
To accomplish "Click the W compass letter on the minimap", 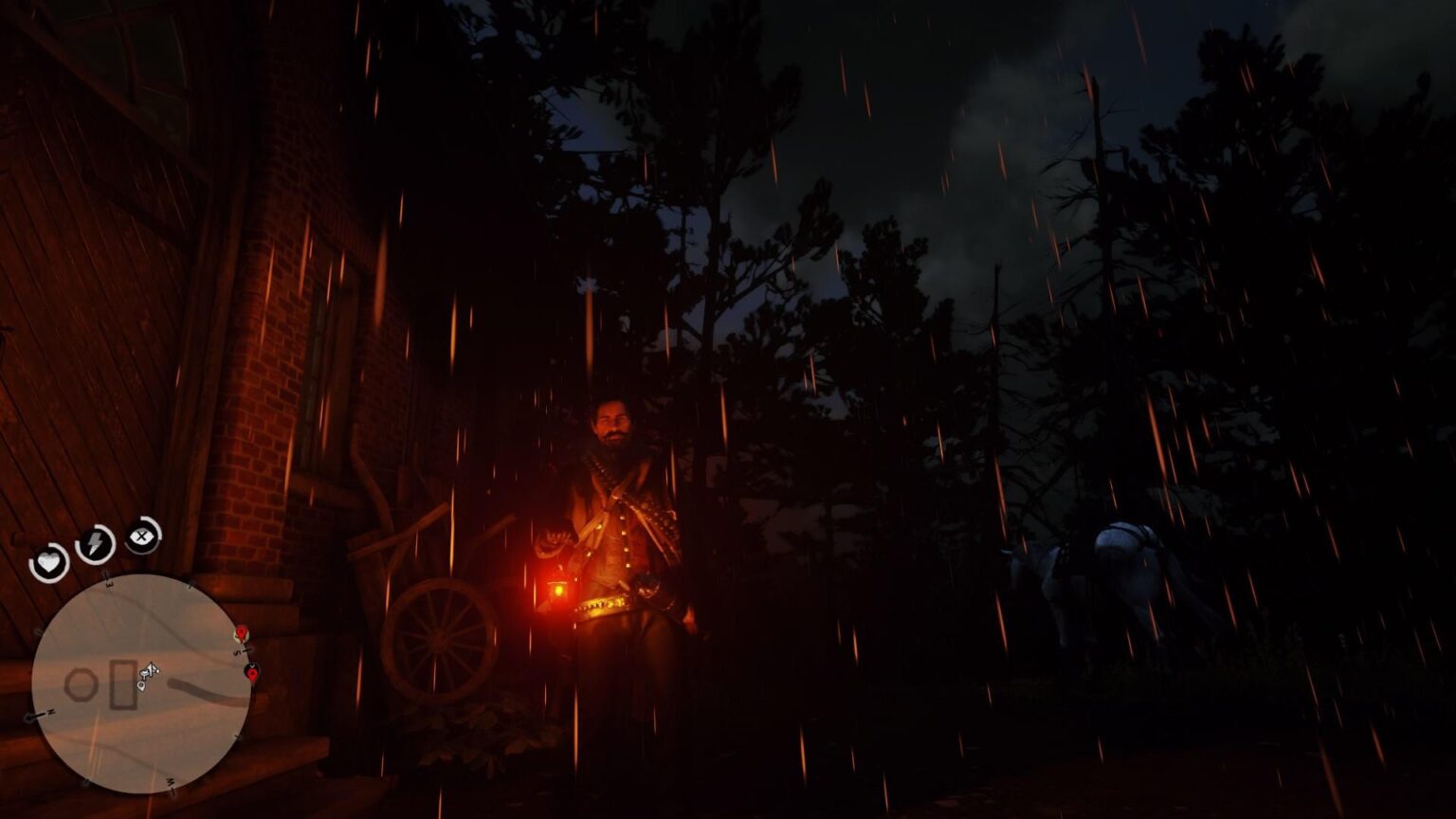I will point(171,783).
